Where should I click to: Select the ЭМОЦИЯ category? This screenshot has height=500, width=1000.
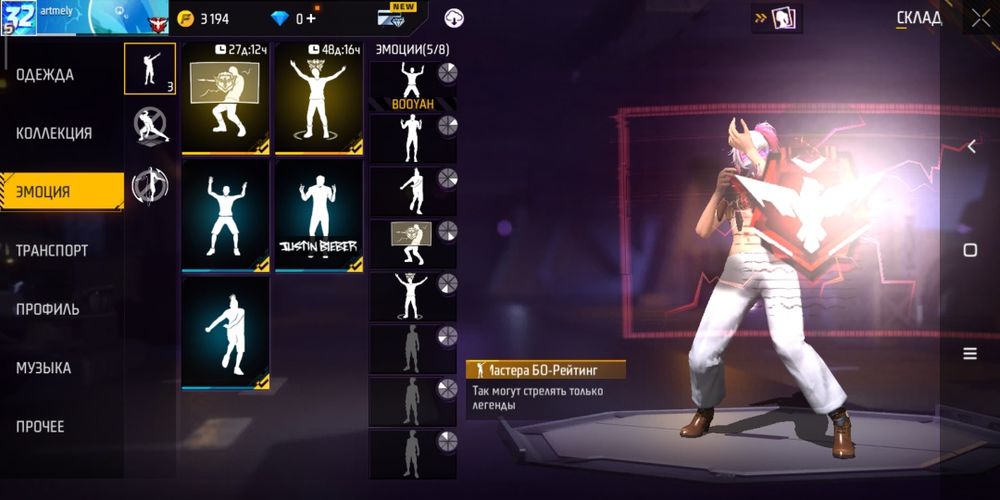click(x=45, y=192)
